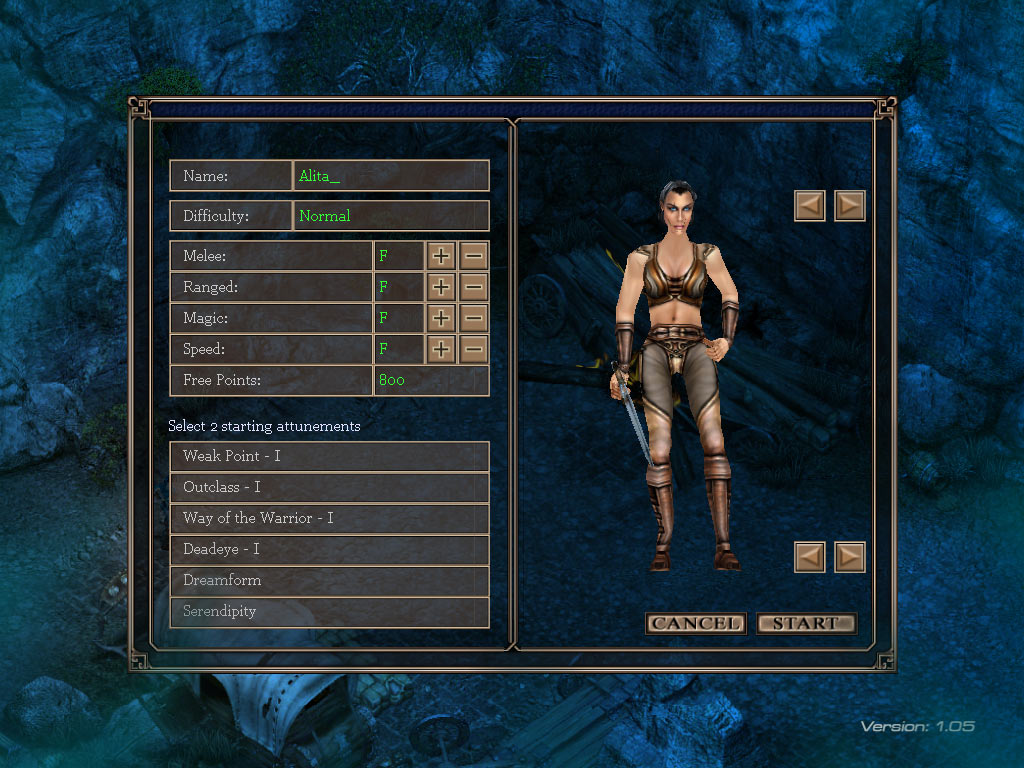Viewport: 1024px width, 768px height.
Task: Start the game with this character
Action: click(x=806, y=624)
